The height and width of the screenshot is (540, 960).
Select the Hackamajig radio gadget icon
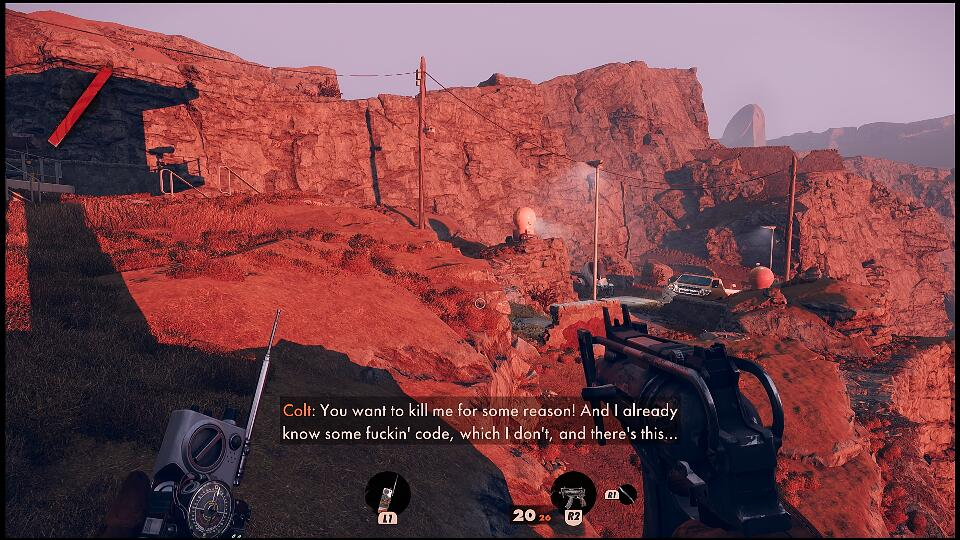pos(387,492)
